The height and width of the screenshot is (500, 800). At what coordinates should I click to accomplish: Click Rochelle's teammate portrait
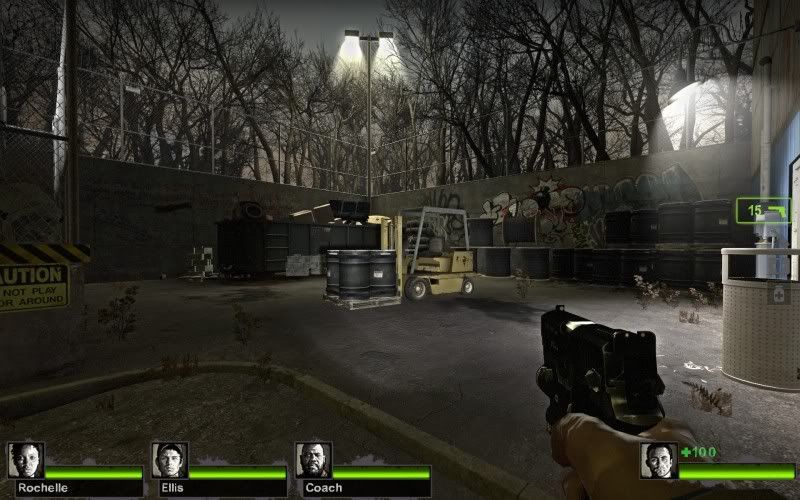(26, 460)
